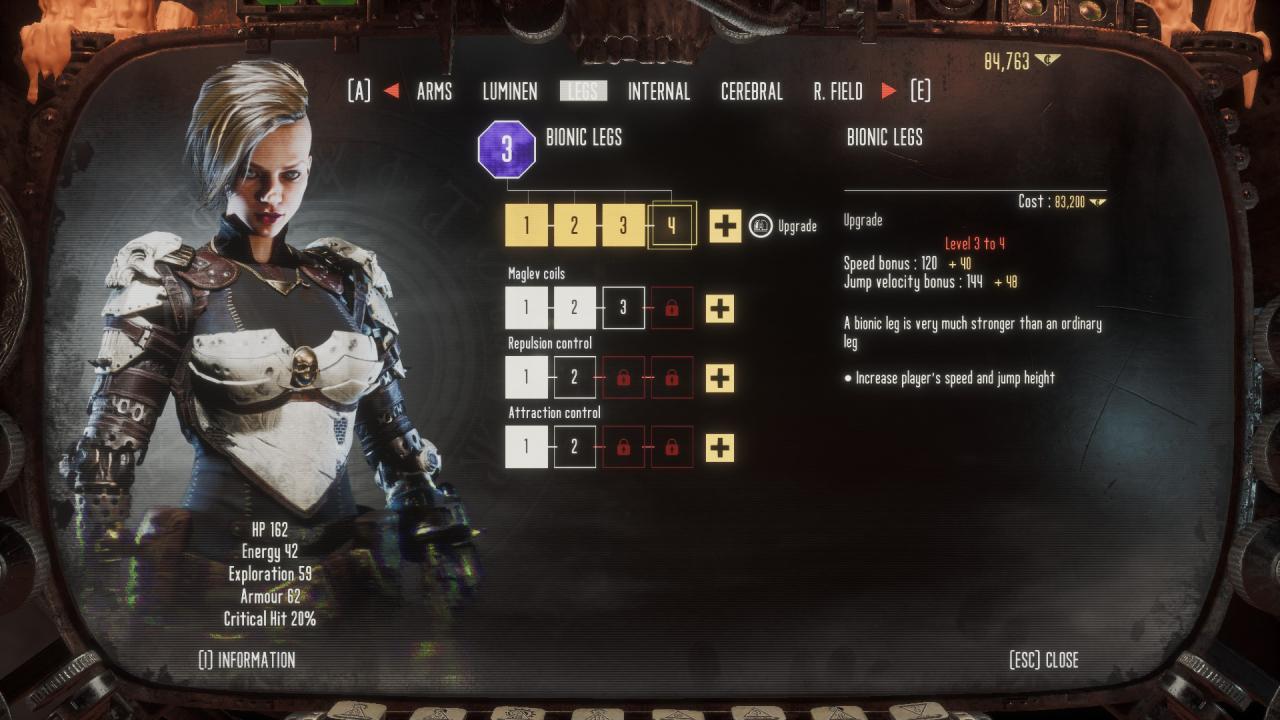This screenshot has height=720, width=1280.
Task: Select Bionic Legs level 1 box
Action: (526, 225)
